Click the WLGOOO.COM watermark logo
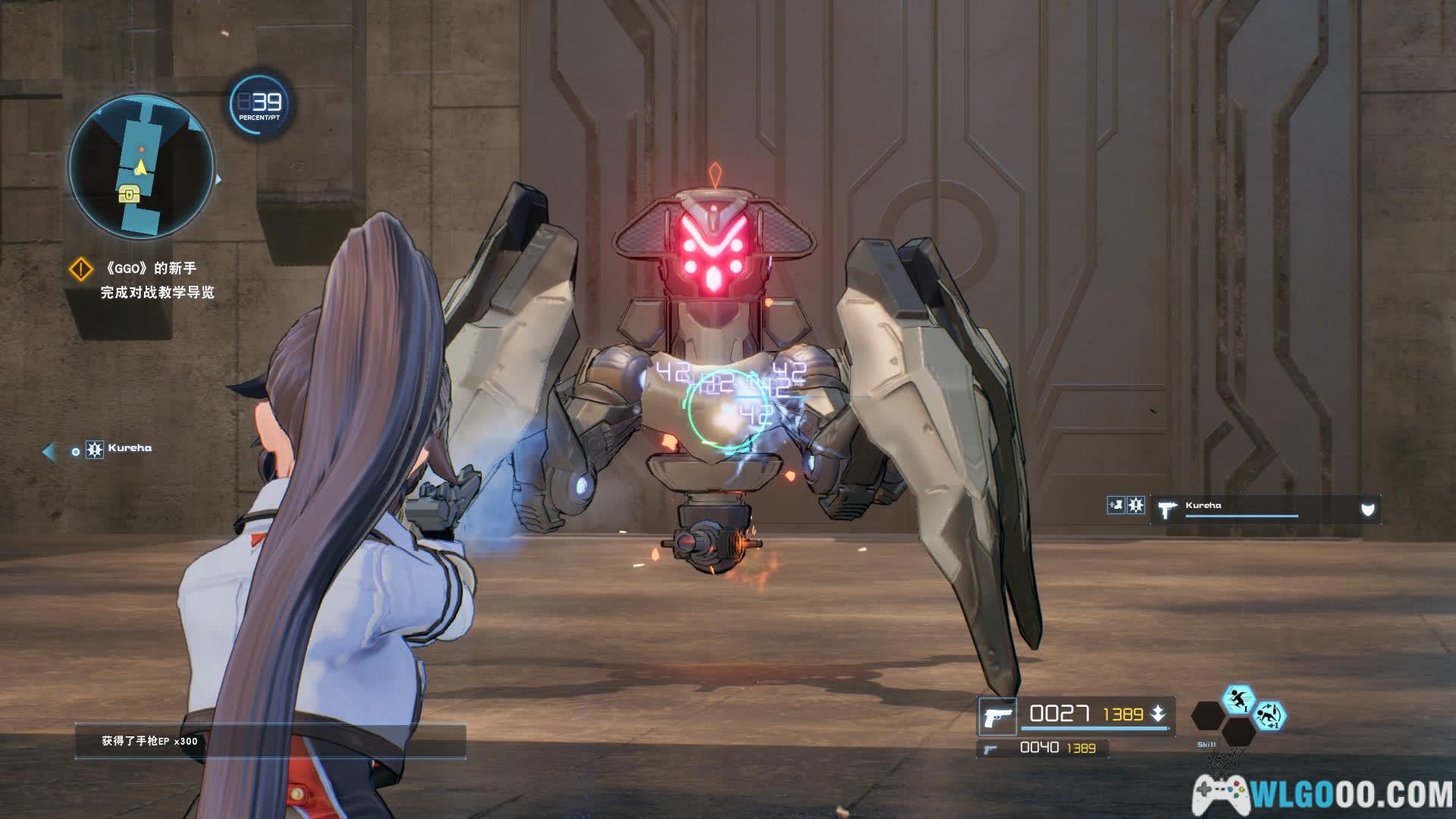The height and width of the screenshot is (819, 1456). (x=1323, y=795)
